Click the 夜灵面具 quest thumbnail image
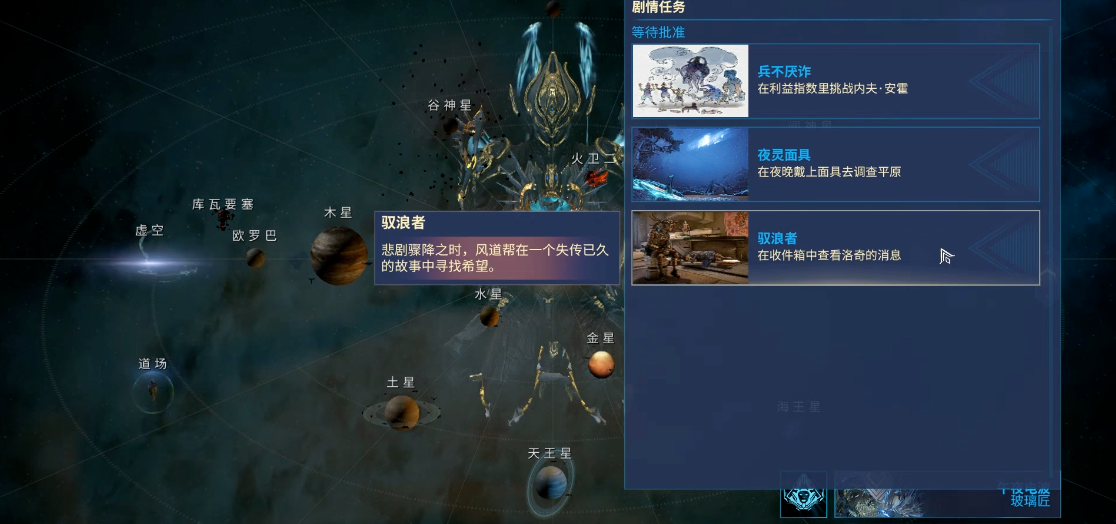Viewport: 1116px width, 524px height. tap(690, 164)
